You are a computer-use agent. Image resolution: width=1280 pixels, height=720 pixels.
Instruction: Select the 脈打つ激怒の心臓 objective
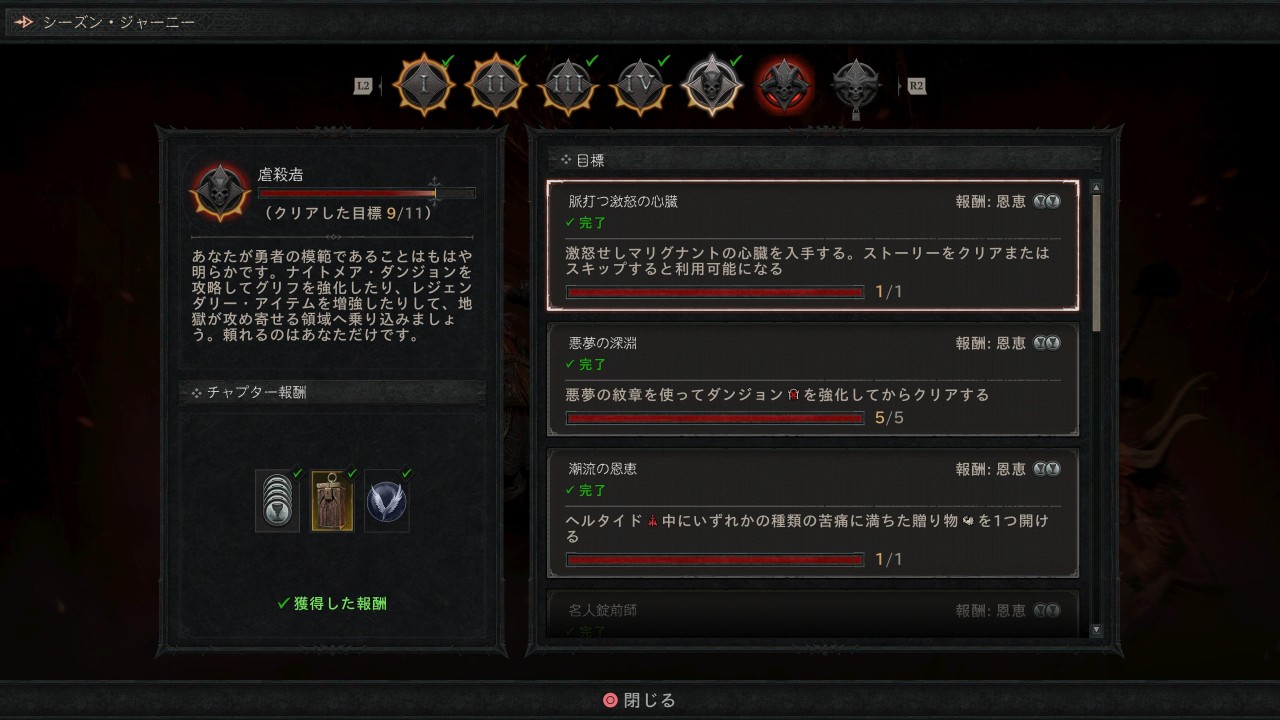point(812,245)
